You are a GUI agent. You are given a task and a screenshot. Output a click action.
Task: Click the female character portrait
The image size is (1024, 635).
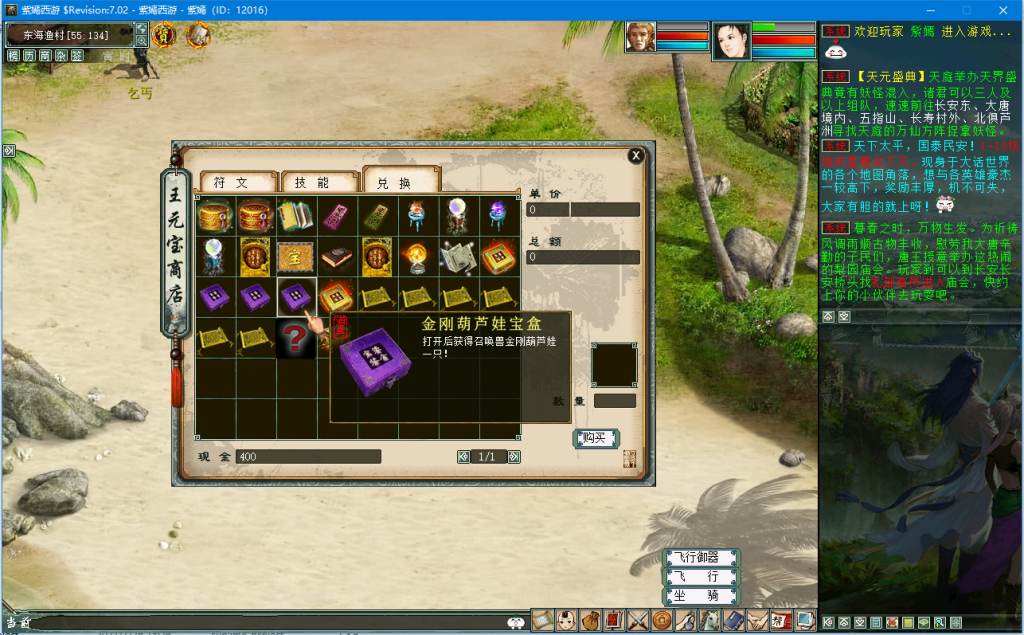[731, 41]
